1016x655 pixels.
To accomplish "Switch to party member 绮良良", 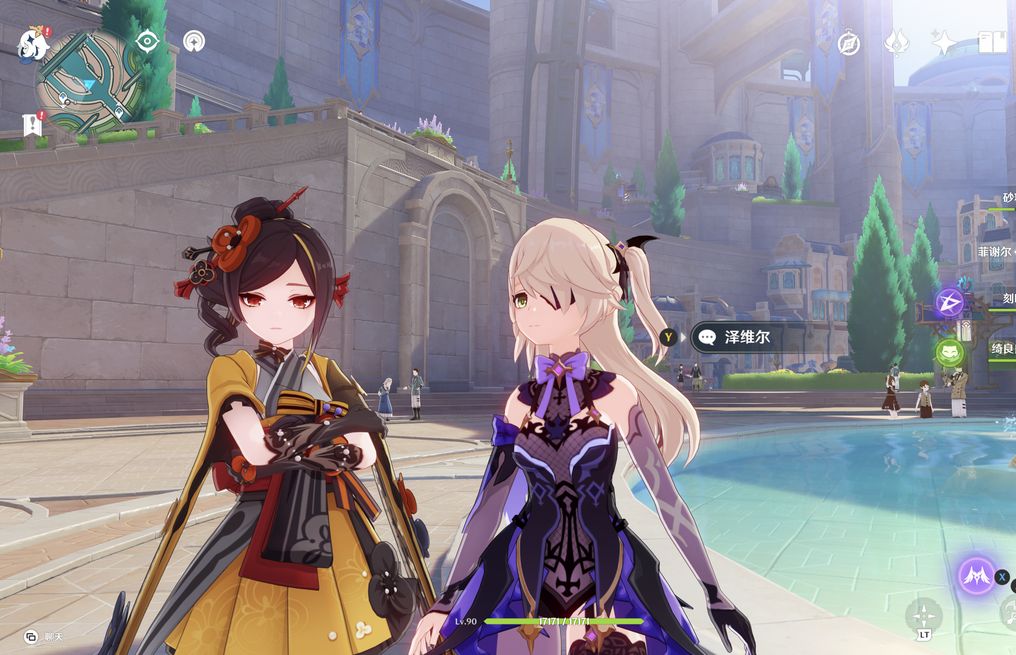I will pos(1002,349).
